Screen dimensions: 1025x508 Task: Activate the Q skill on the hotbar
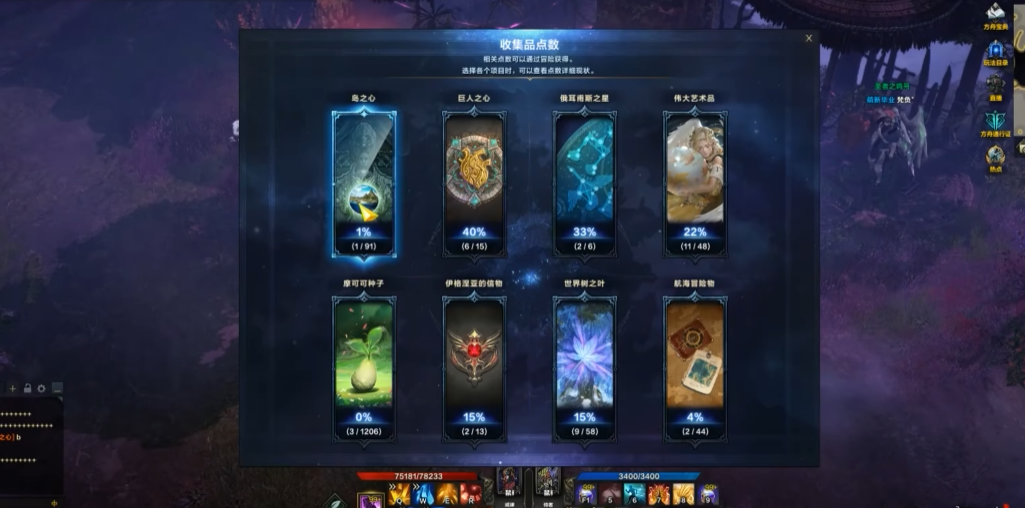pos(401,494)
